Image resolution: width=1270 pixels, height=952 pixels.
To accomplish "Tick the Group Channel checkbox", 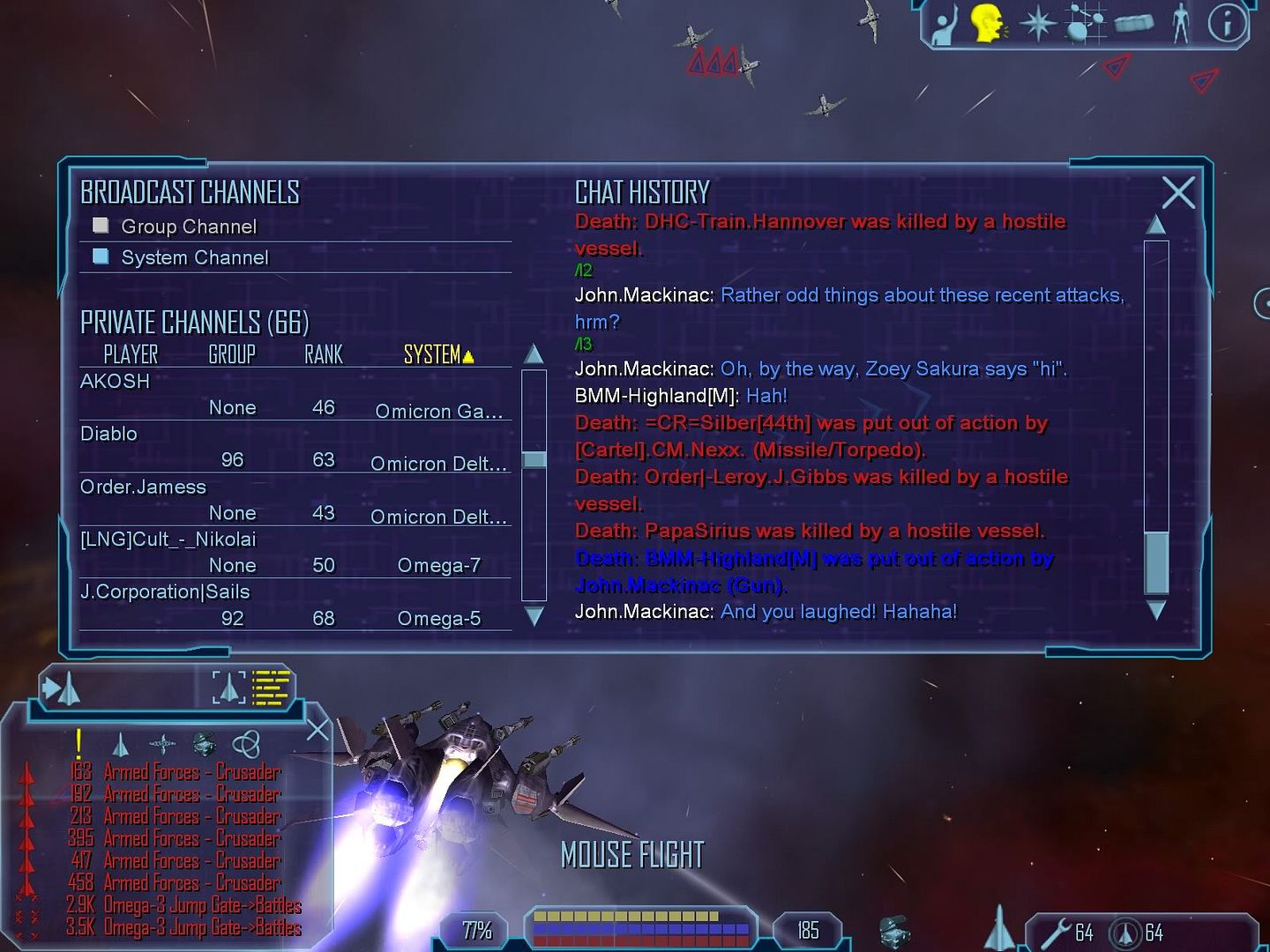I will 101,226.
